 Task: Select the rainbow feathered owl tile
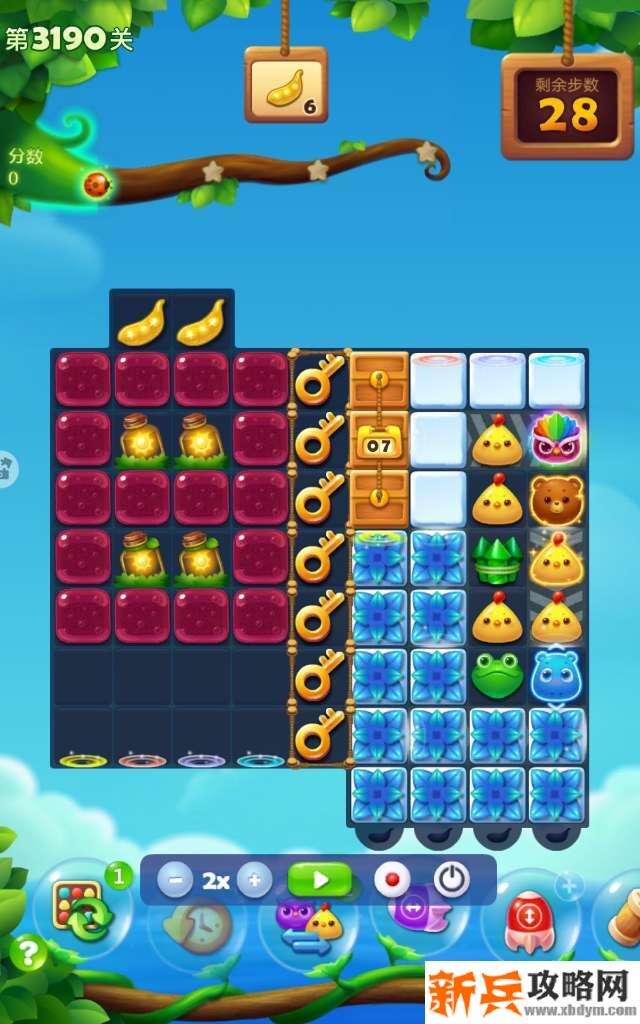[x=557, y=438]
